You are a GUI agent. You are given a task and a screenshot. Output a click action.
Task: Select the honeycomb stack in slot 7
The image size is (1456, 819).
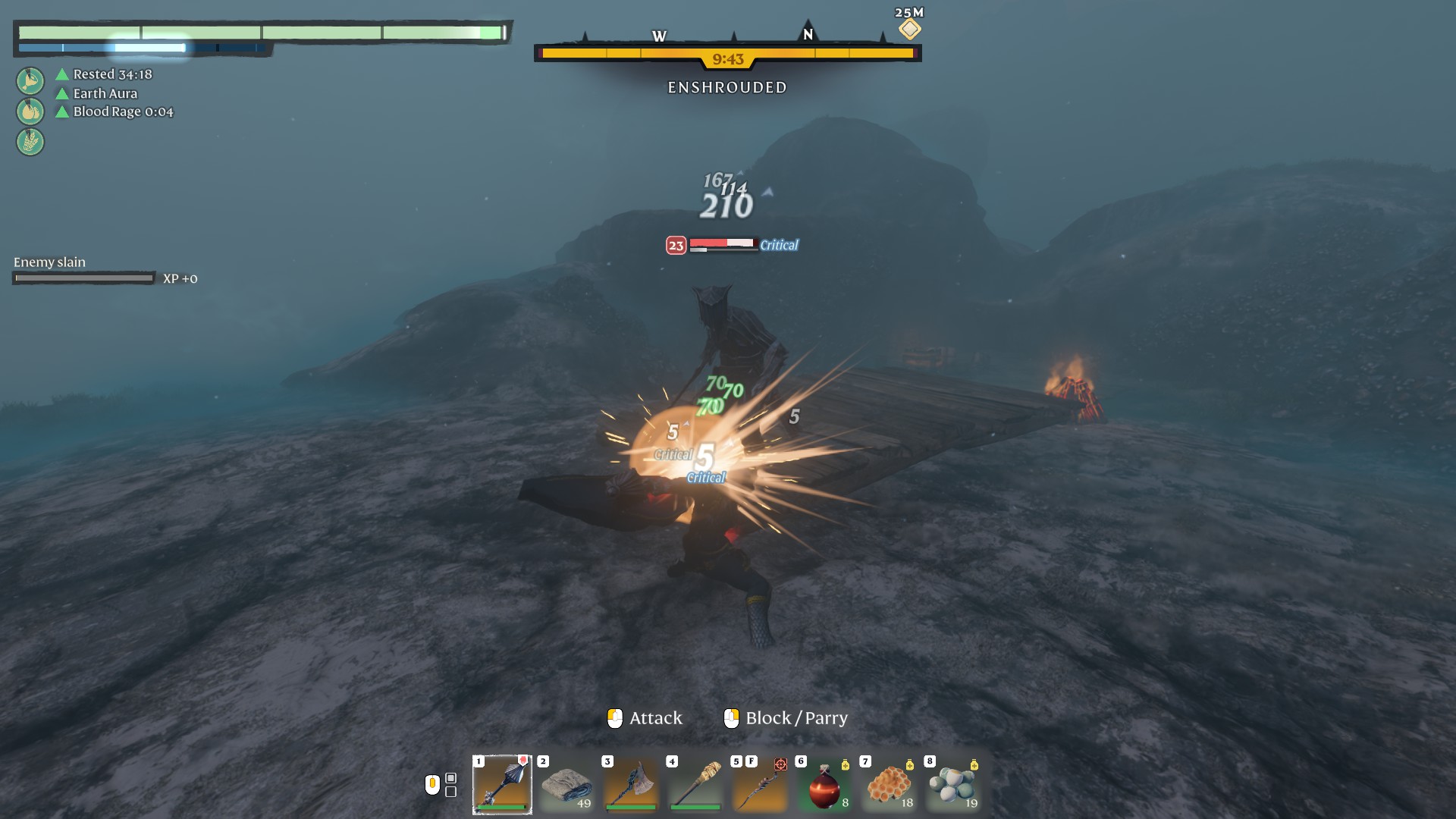point(889,784)
